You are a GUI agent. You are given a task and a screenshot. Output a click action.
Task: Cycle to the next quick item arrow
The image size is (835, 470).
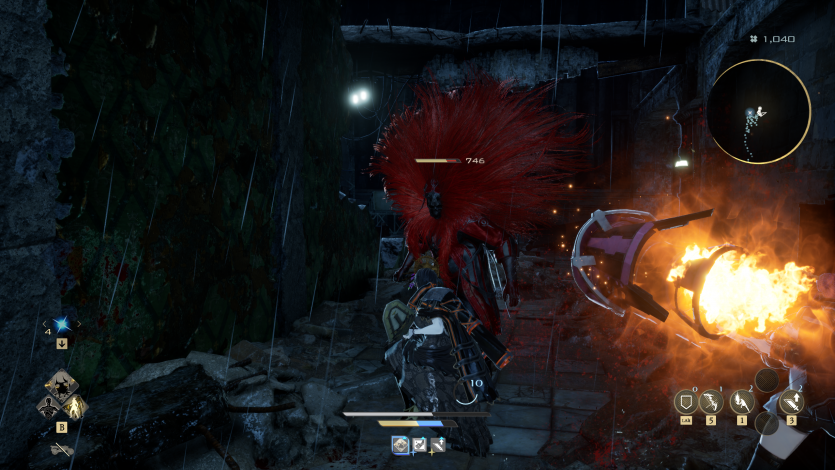click(79, 324)
